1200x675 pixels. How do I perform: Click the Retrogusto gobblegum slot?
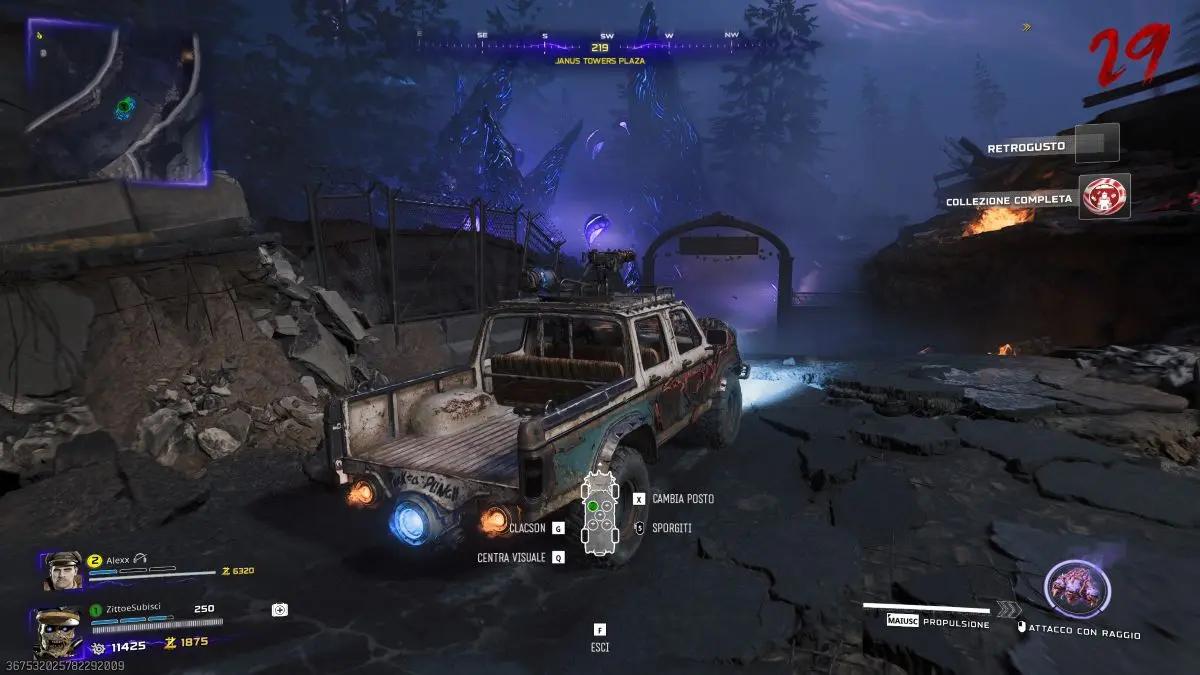(1097, 143)
